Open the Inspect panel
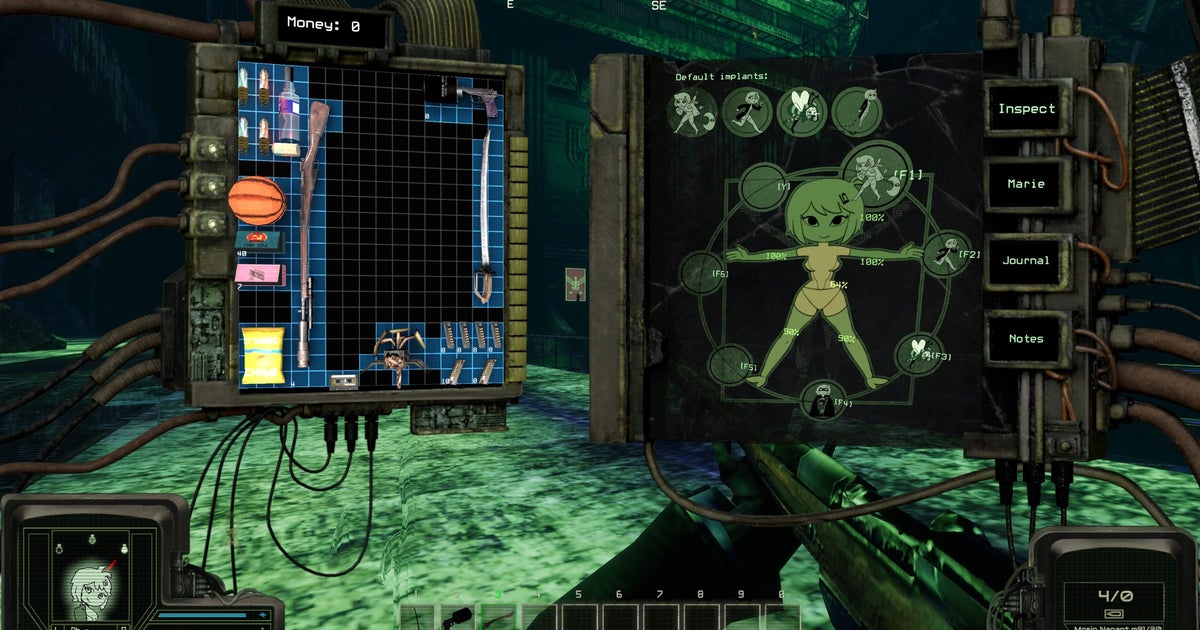 [1026, 109]
